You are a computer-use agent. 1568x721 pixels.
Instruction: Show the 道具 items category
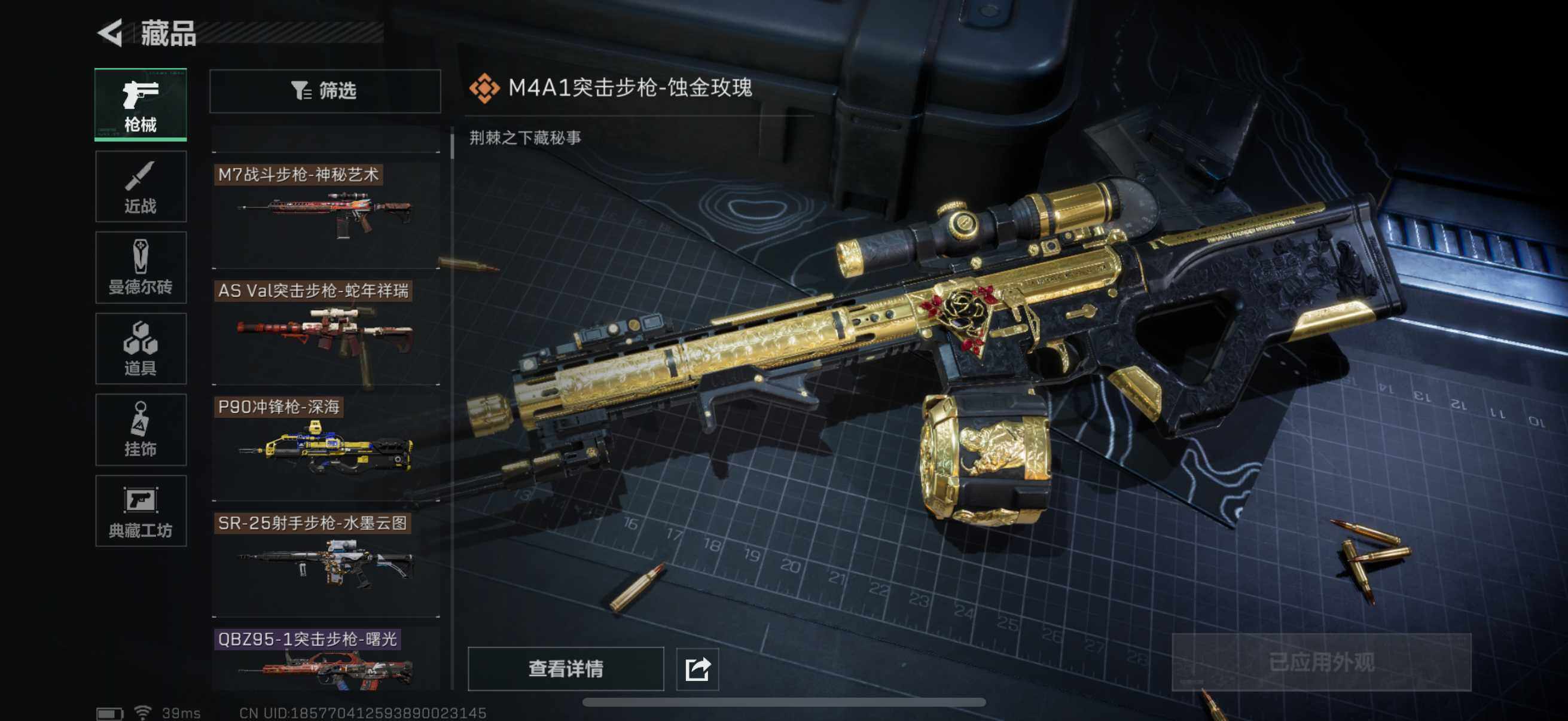(141, 349)
